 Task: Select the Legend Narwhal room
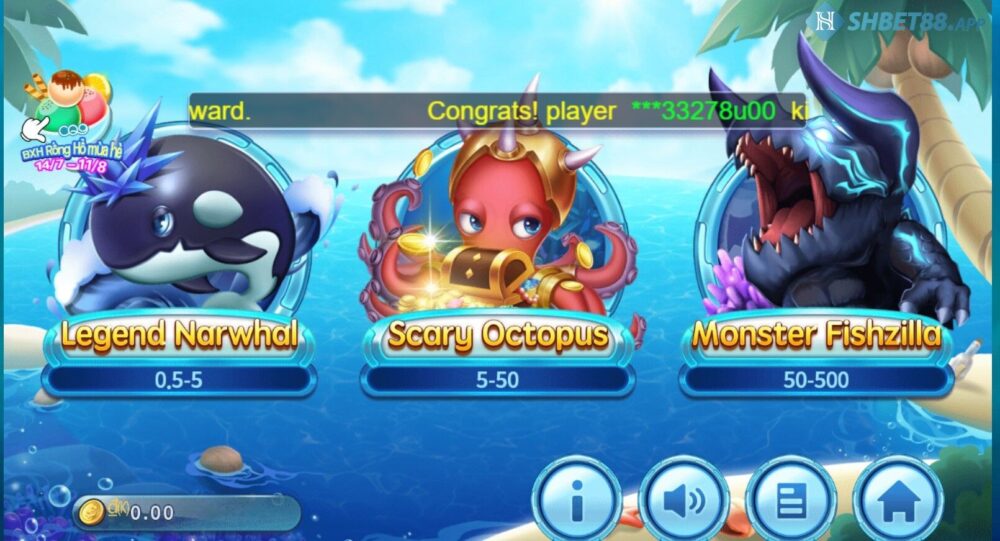click(180, 250)
